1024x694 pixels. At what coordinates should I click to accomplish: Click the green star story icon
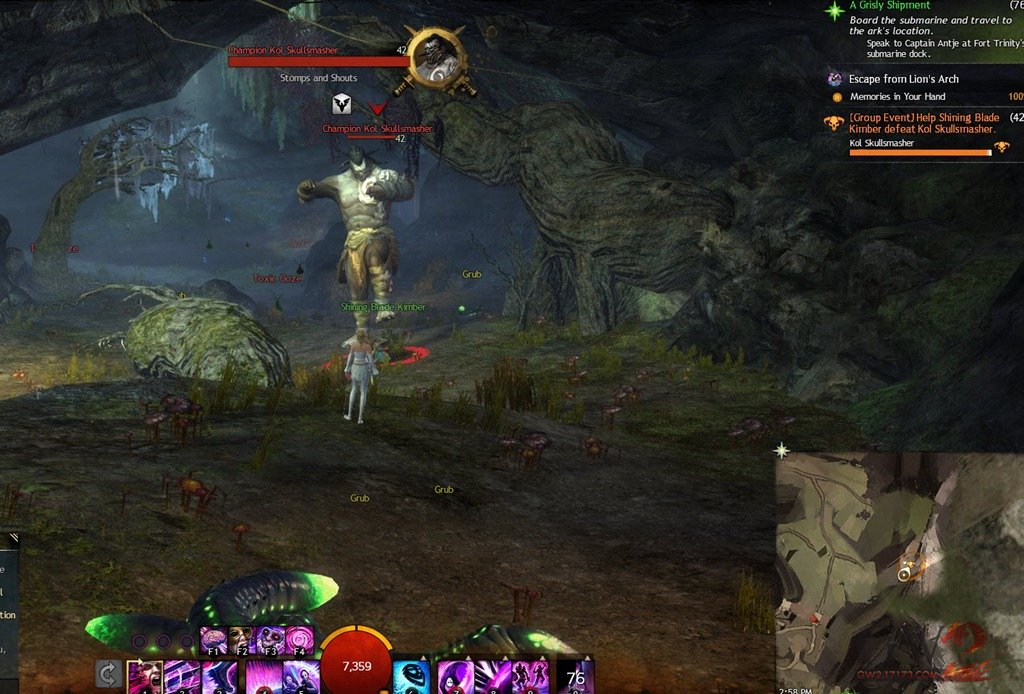(834, 10)
